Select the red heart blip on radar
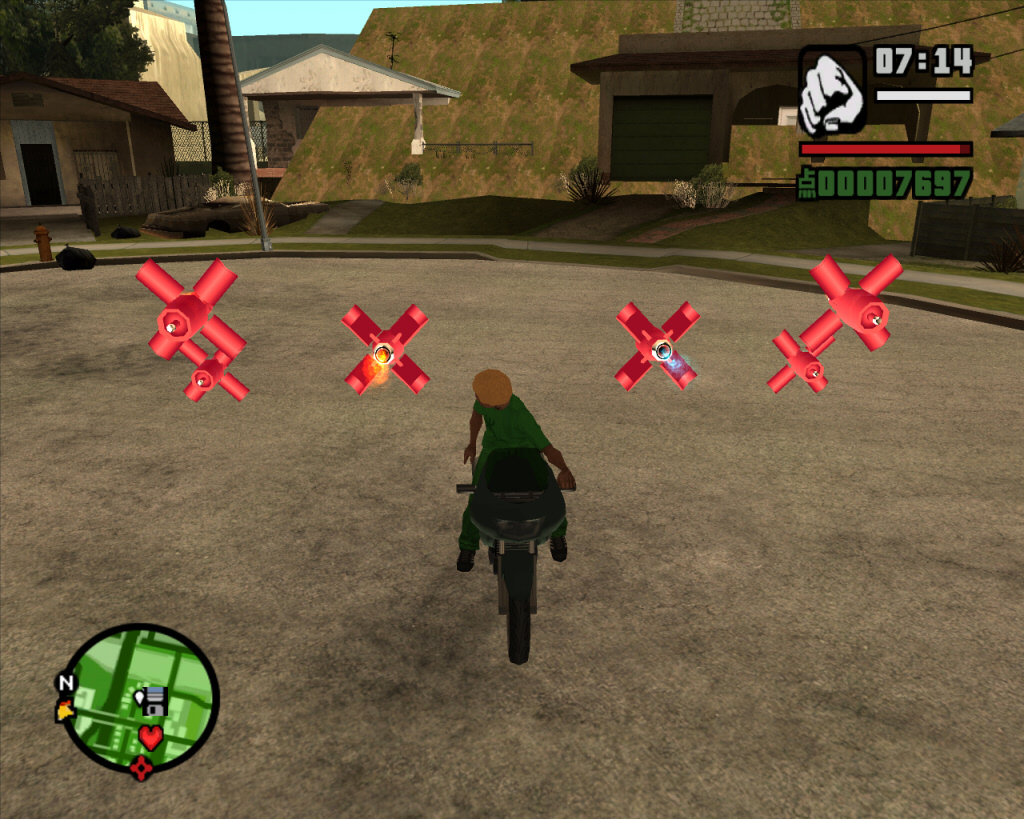This screenshot has height=819, width=1024. [150, 738]
